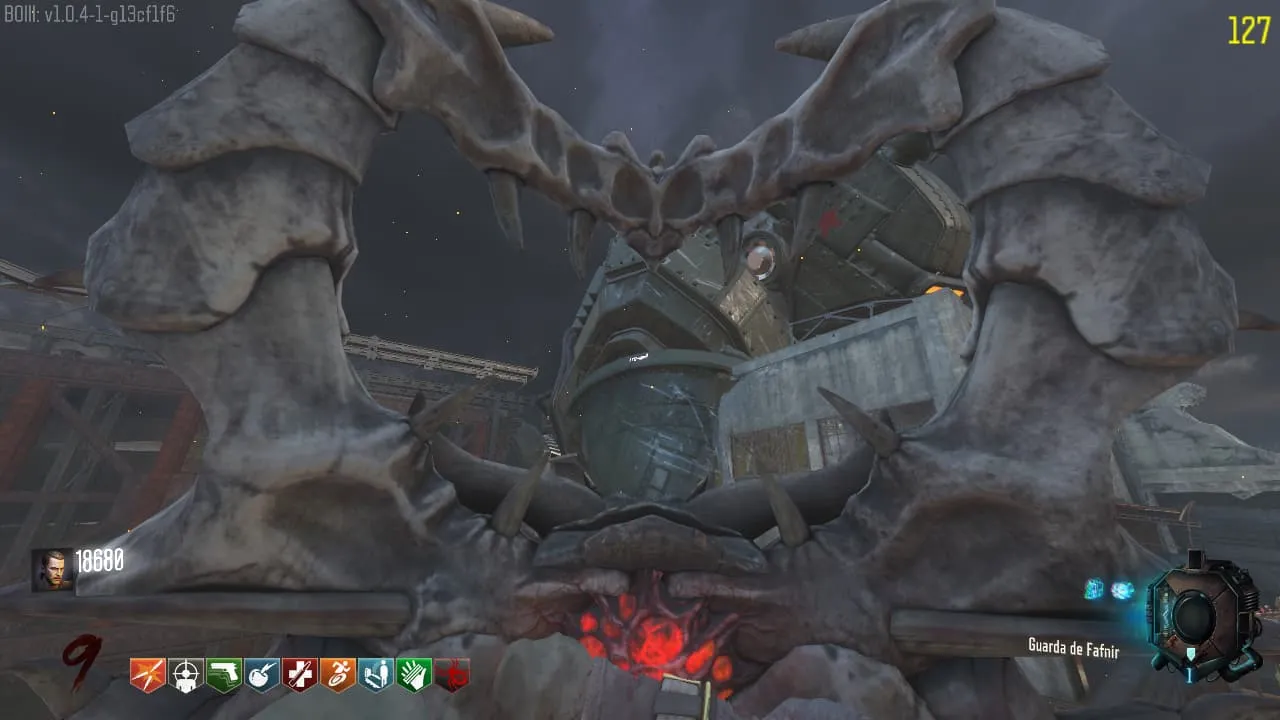Screen dimensions: 1280x720
Task: Select the orange Stamin-Up runner perk
Action: (x=338, y=675)
